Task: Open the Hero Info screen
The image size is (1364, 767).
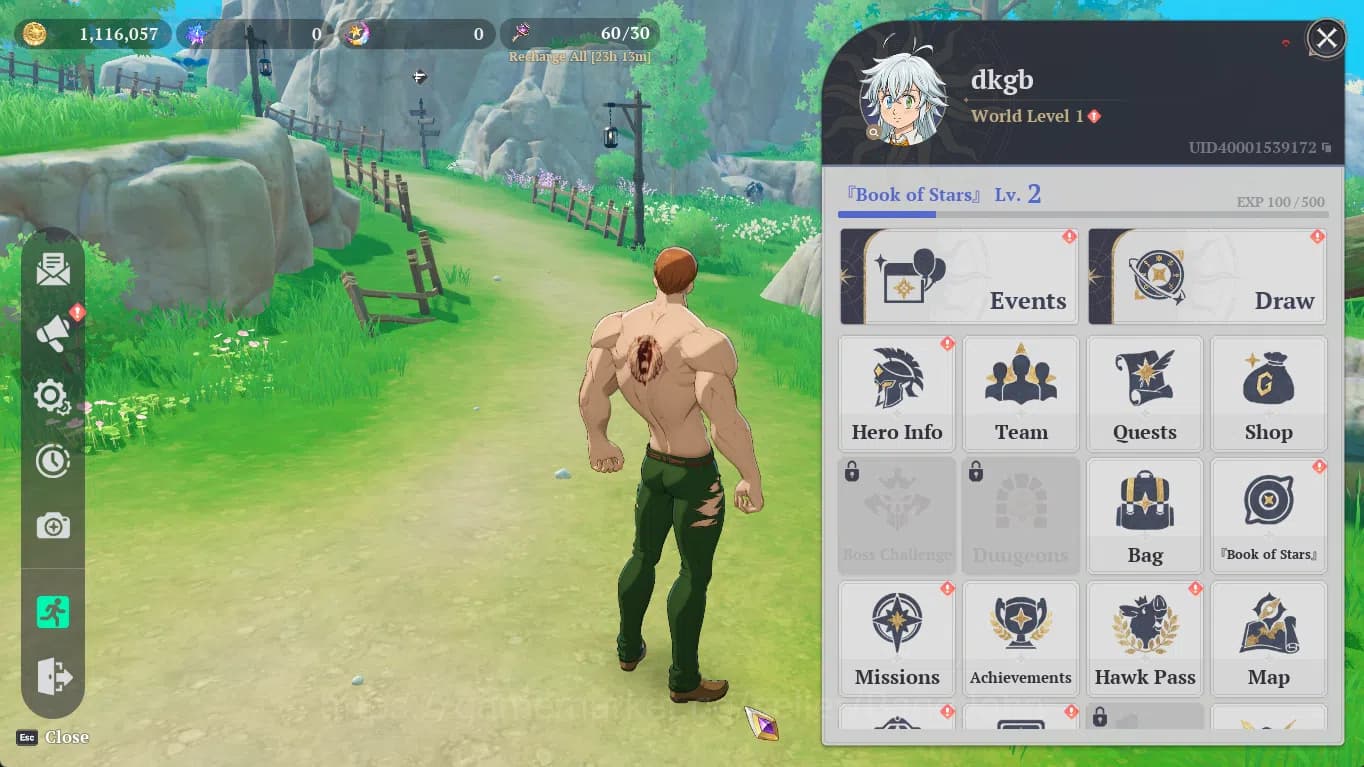Action: pos(897,394)
